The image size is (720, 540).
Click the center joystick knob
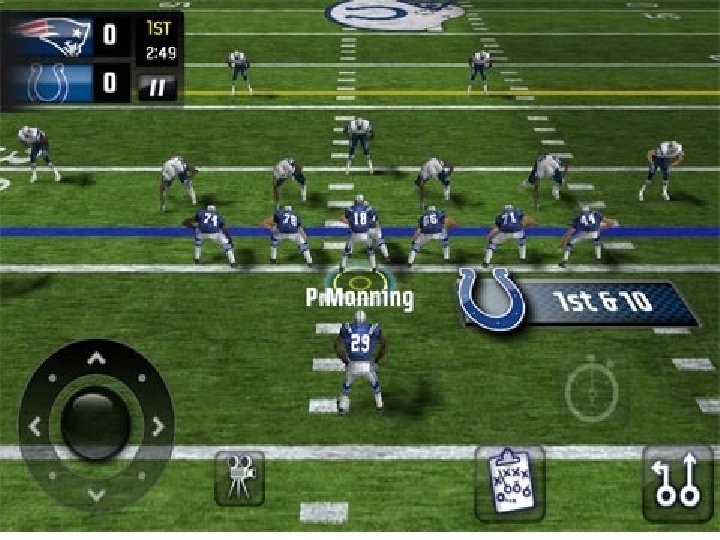96,424
